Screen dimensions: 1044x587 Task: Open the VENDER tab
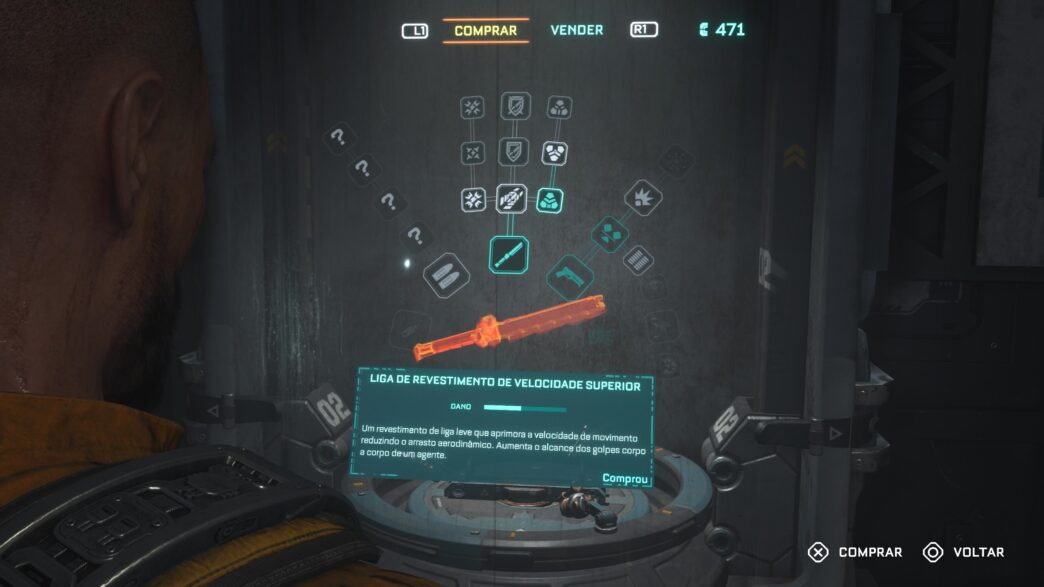(x=577, y=30)
